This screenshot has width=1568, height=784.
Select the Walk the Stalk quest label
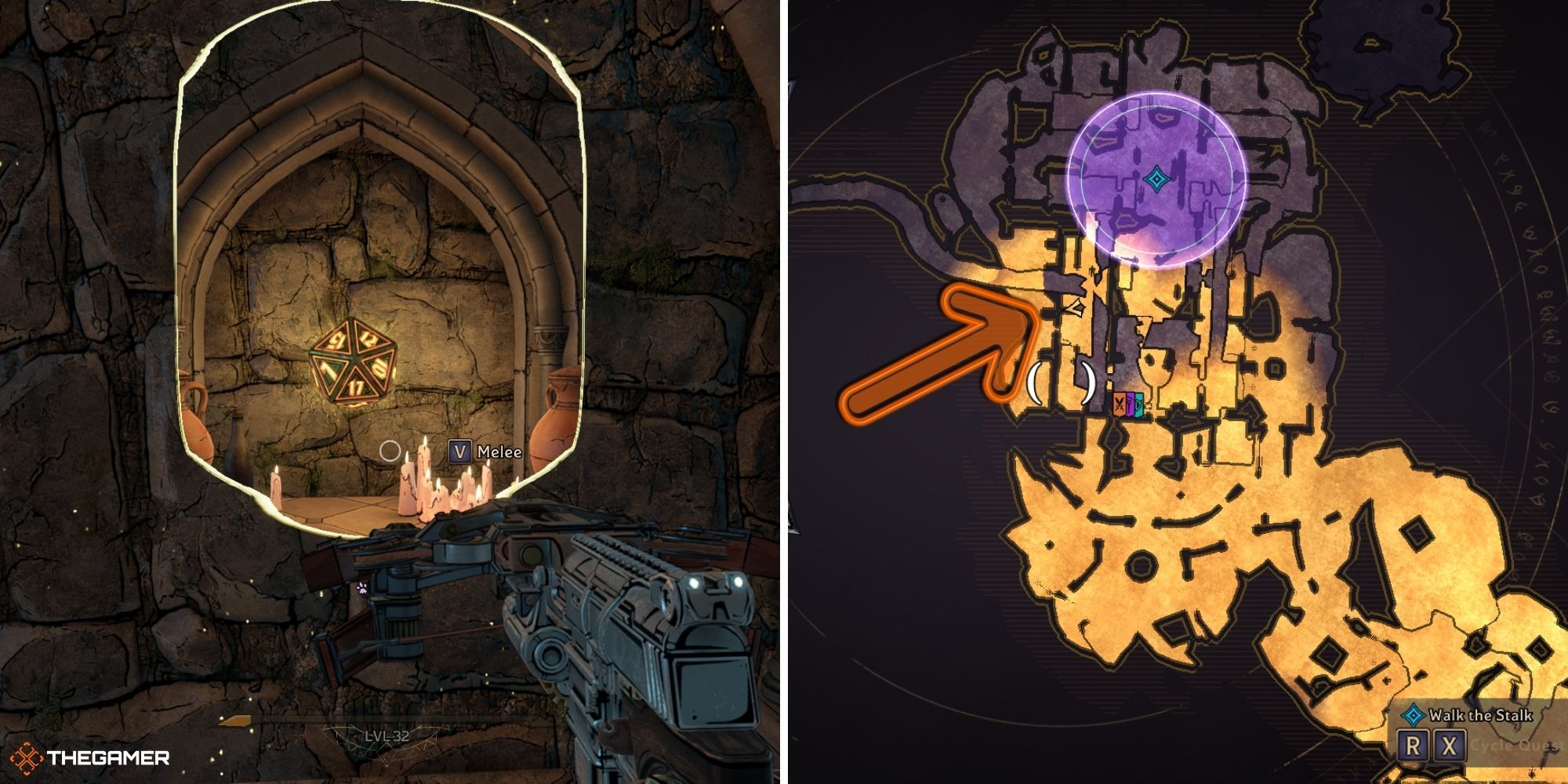pyautogui.click(x=1480, y=715)
